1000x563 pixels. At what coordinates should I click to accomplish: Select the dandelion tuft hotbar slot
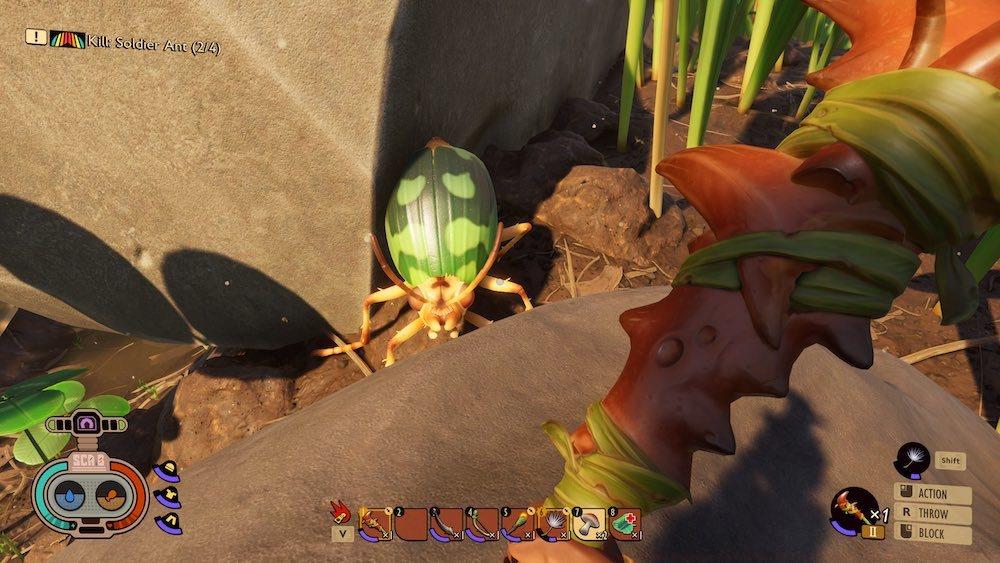coord(554,522)
